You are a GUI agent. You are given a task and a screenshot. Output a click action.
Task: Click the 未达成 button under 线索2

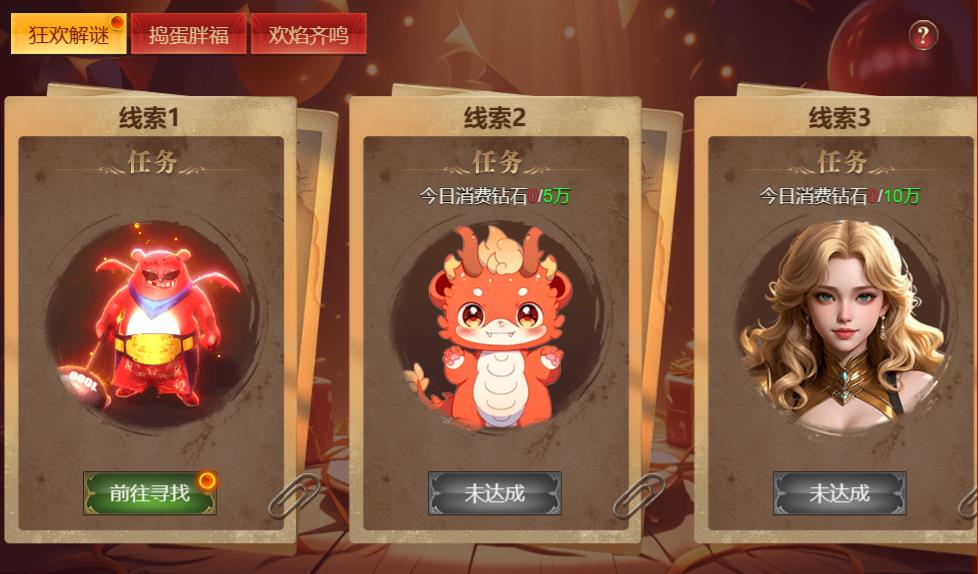pyautogui.click(x=495, y=493)
